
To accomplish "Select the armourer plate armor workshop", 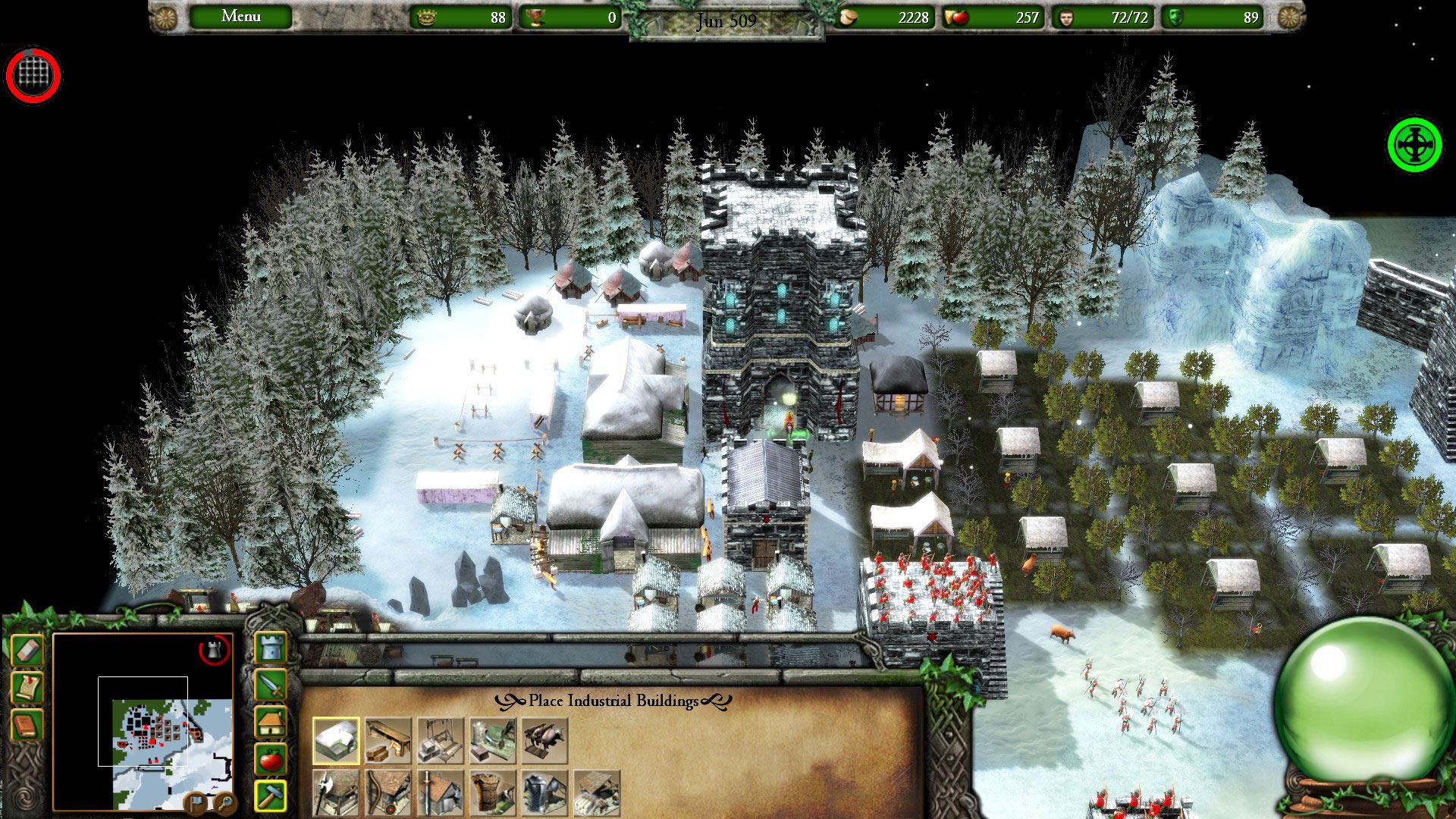I will pos(544,793).
